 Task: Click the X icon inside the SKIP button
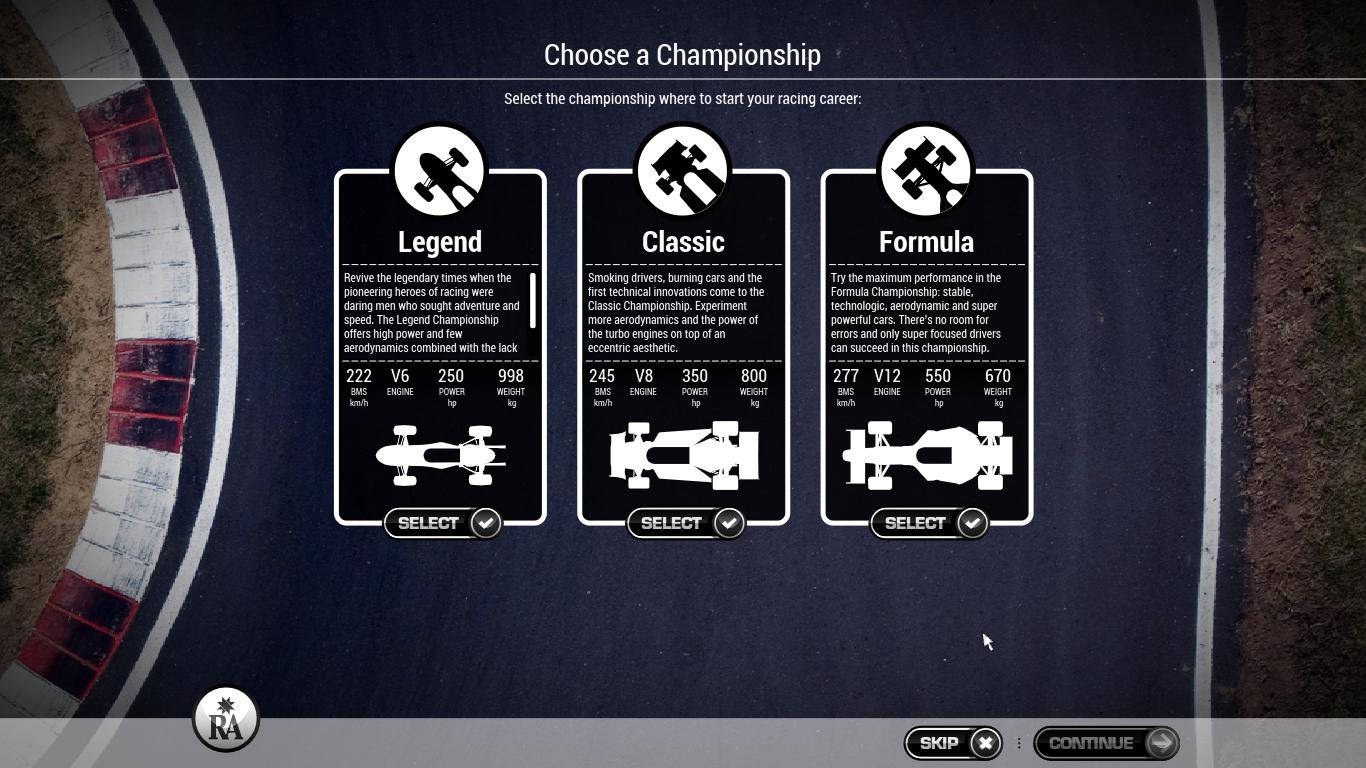pyautogui.click(x=984, y=743)
